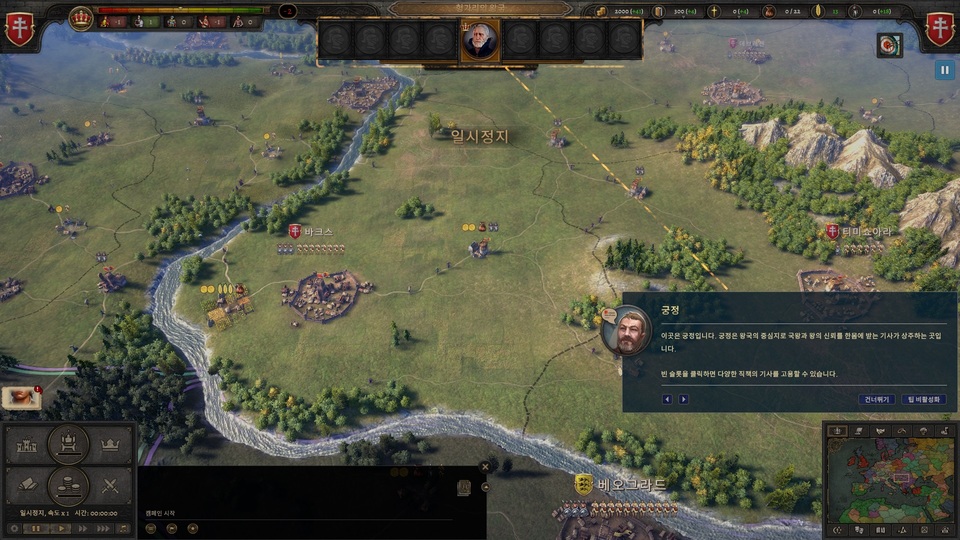Click the right red shield emblem
Viewport: 960px width, 540px height.
(940, 29)
